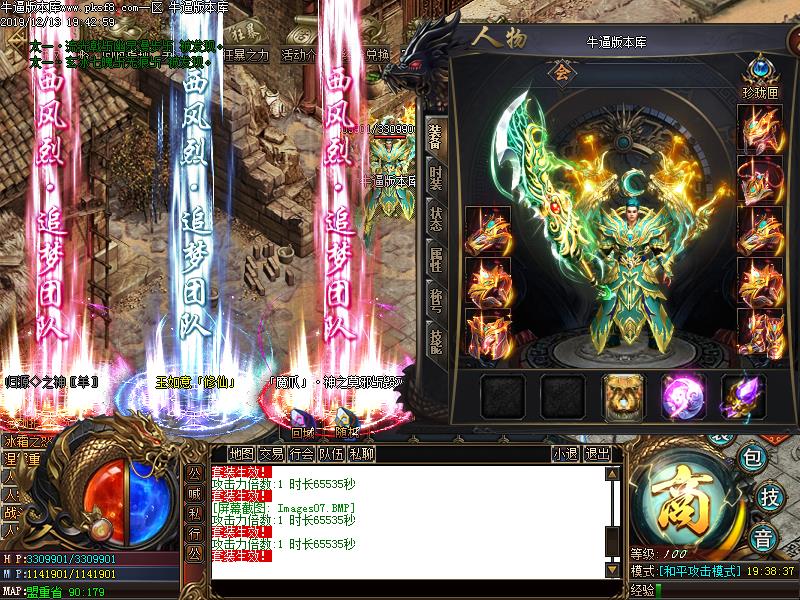
Task: Click the 退出 exit button
Action: pos(597,454)
